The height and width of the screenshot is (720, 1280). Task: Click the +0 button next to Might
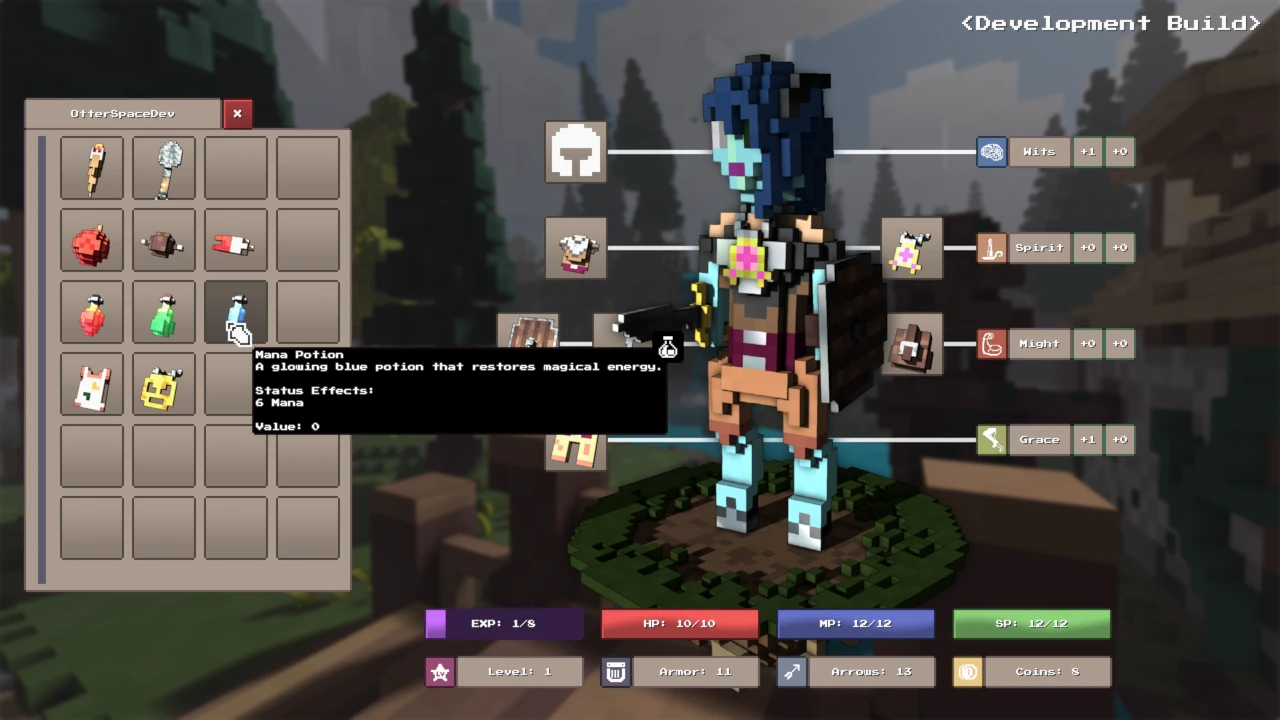coord(1087,343)
